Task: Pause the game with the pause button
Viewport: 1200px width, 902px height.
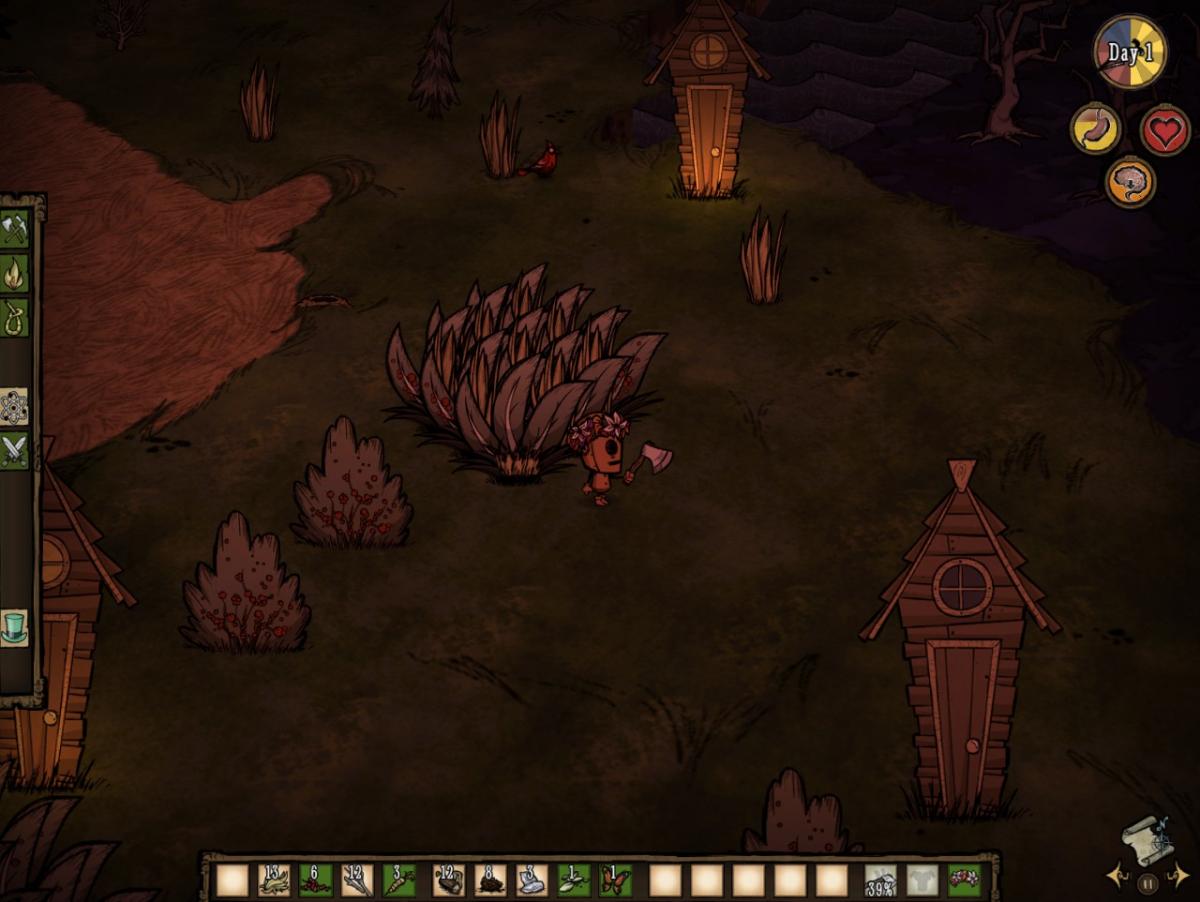Action: pos(1148,883)
